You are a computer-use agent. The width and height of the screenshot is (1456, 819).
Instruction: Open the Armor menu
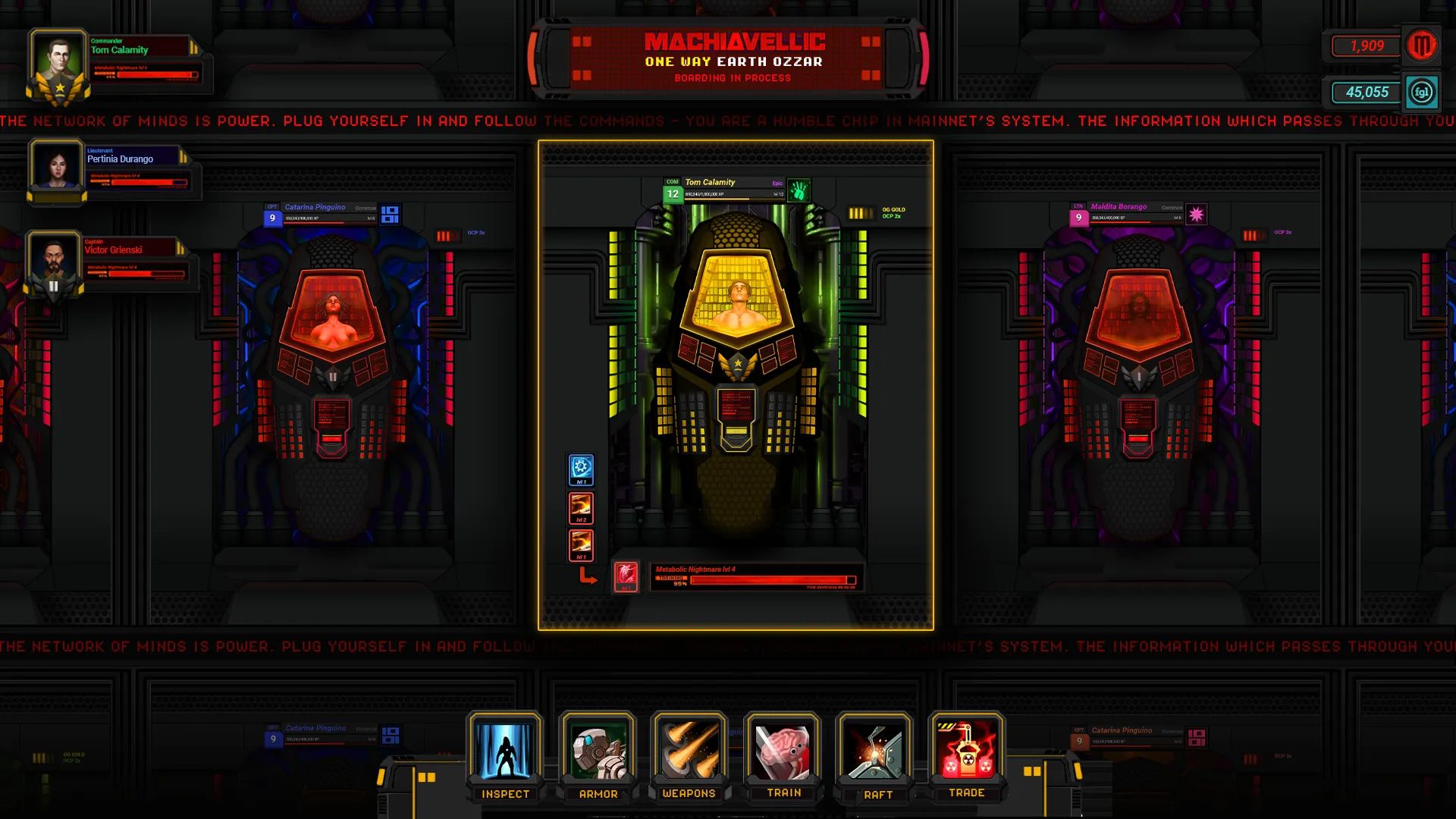coord(598,753)
